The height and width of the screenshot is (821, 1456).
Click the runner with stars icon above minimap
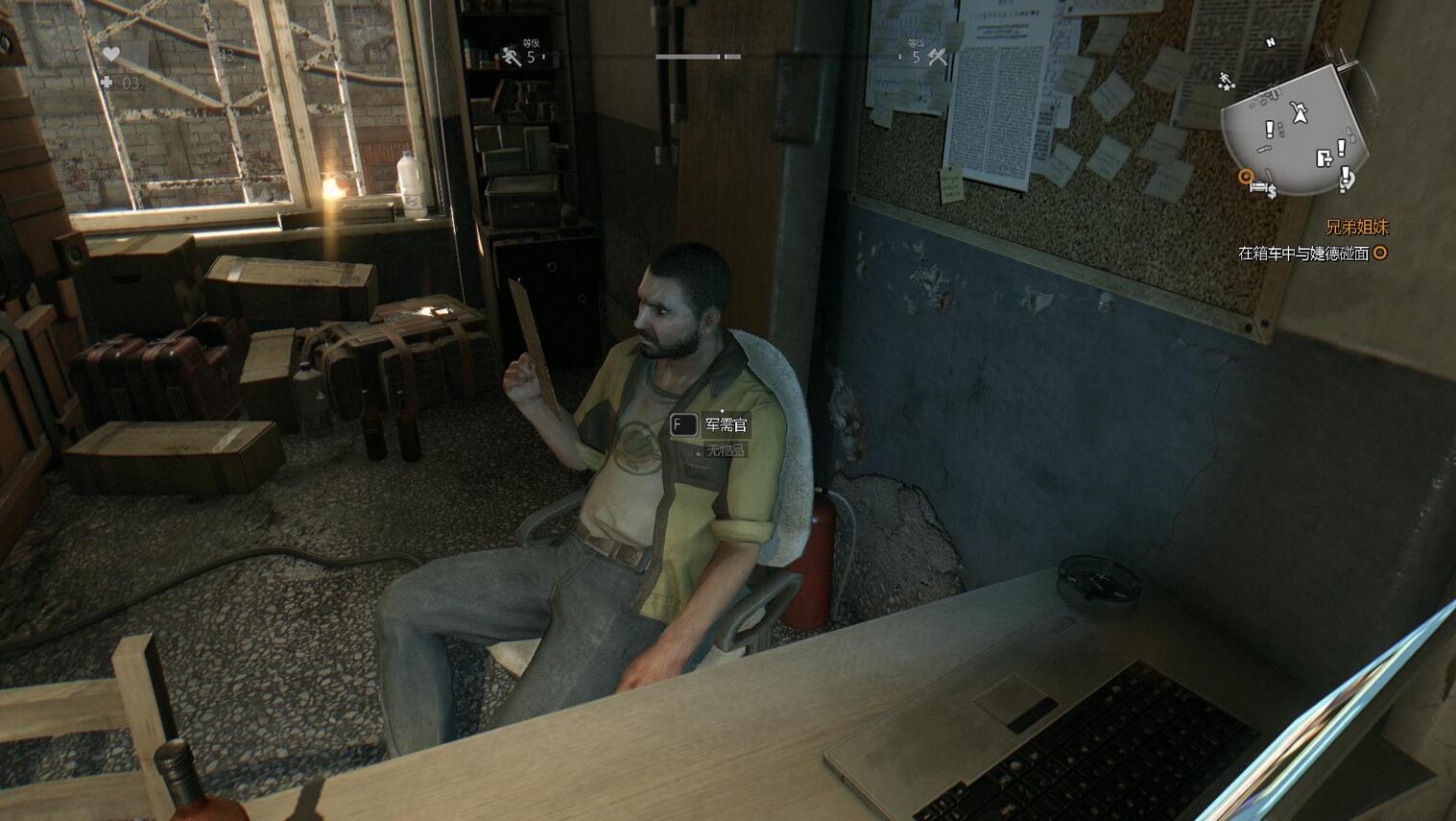(1226, 81)
